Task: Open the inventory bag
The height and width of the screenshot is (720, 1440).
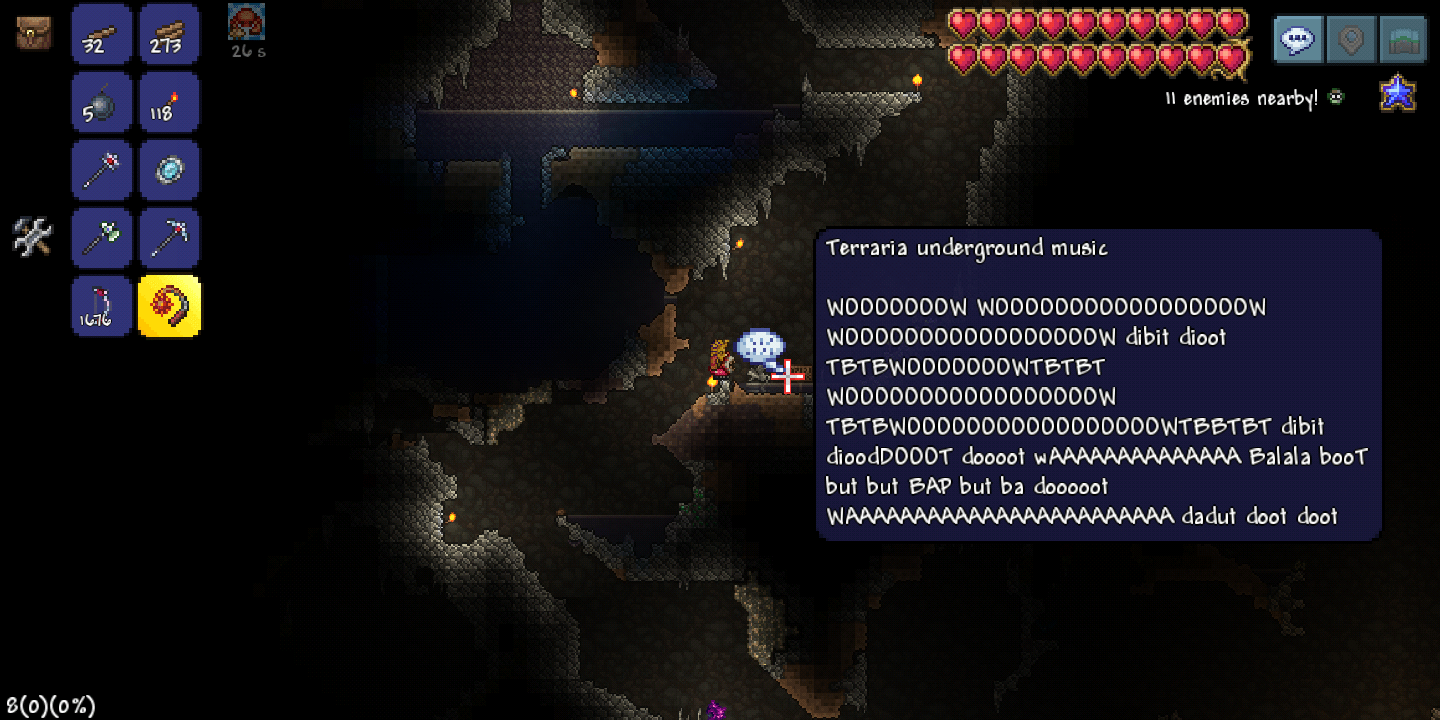Action: pyautogui.click(x=33, y=33)
